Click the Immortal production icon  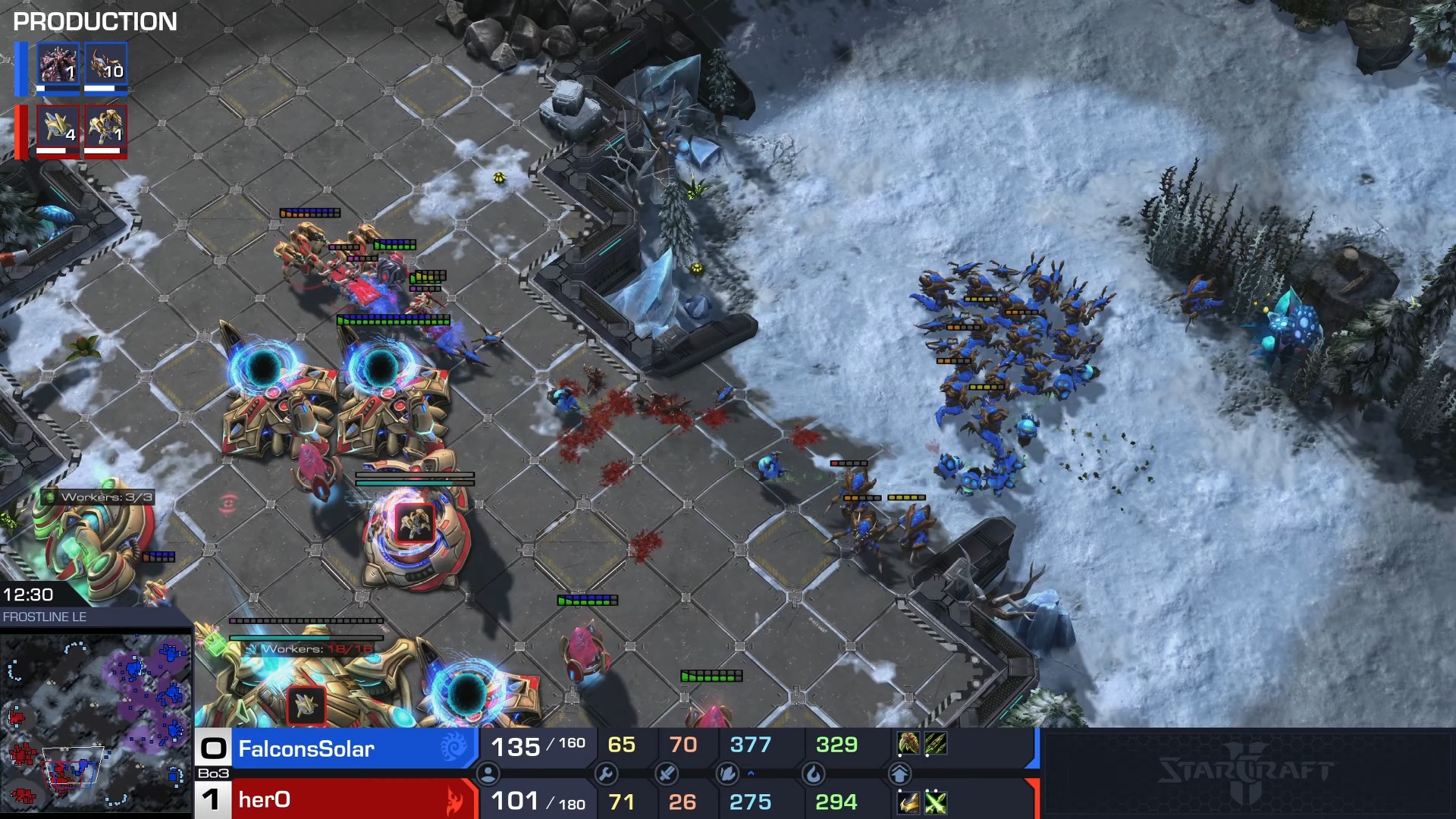pos(105,127)
